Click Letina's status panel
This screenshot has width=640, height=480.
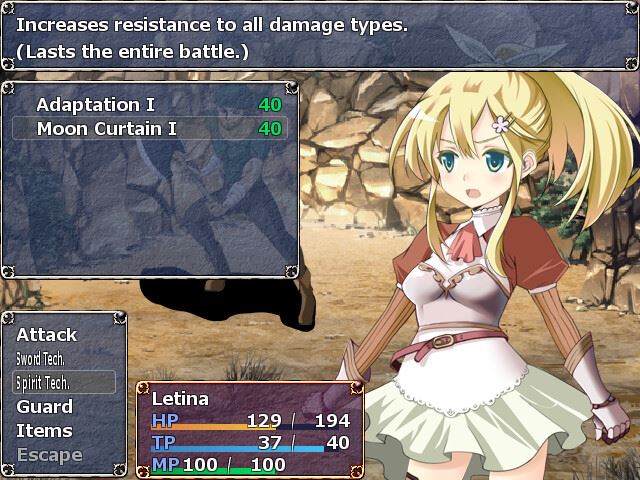pyautogui.click(x=250, y=429)
